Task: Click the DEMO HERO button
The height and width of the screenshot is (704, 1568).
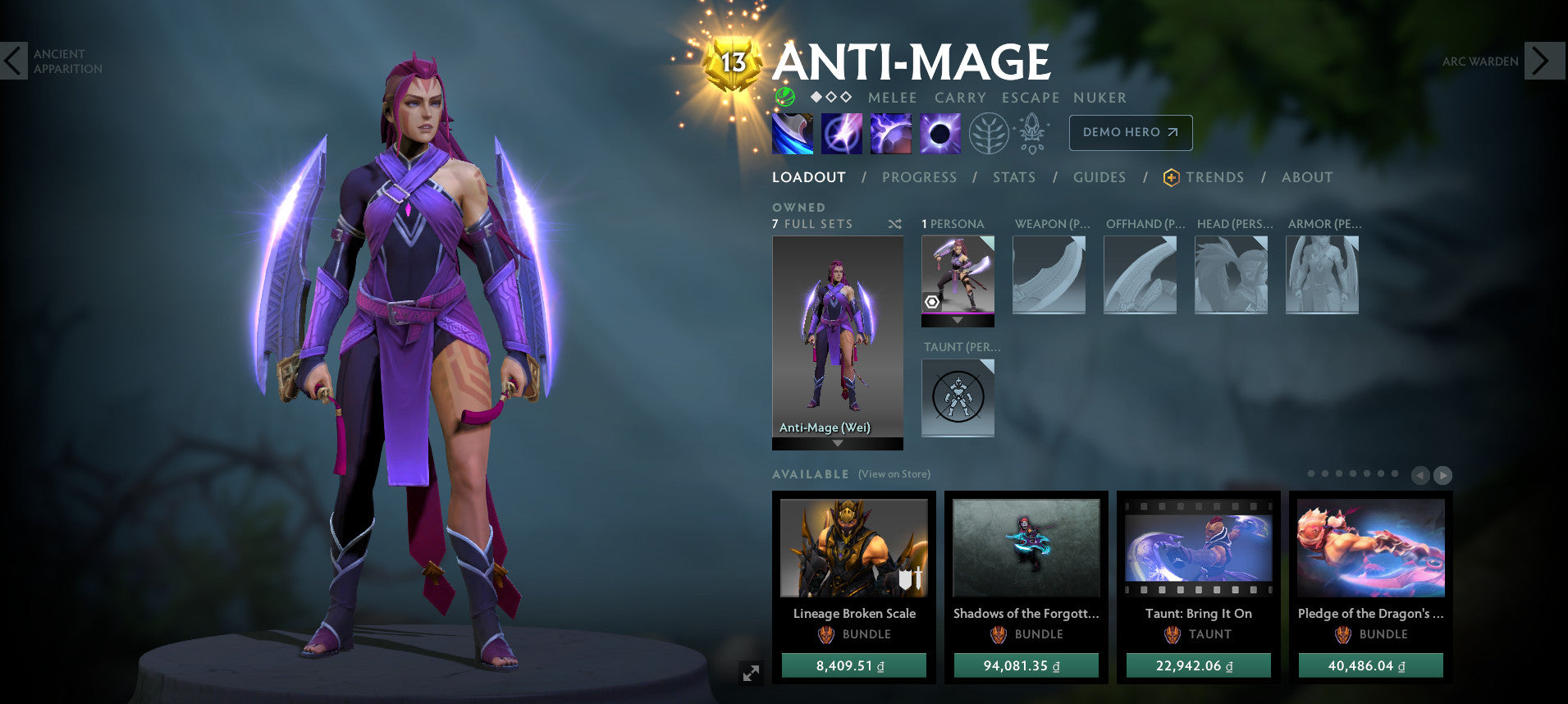Action: click(x=1131, y=132)
